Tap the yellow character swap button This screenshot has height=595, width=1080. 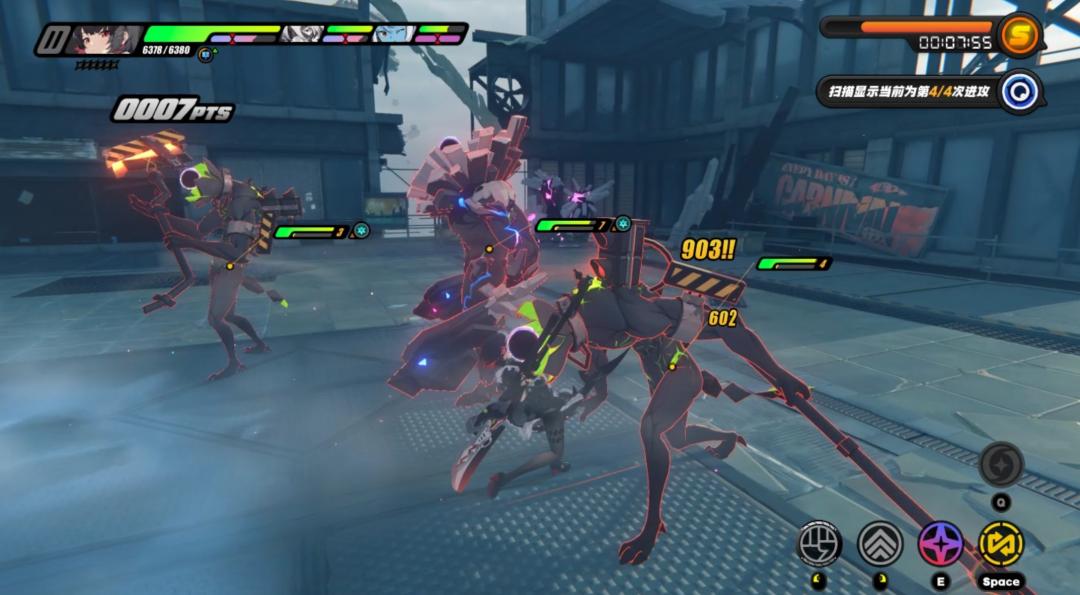1001,543
